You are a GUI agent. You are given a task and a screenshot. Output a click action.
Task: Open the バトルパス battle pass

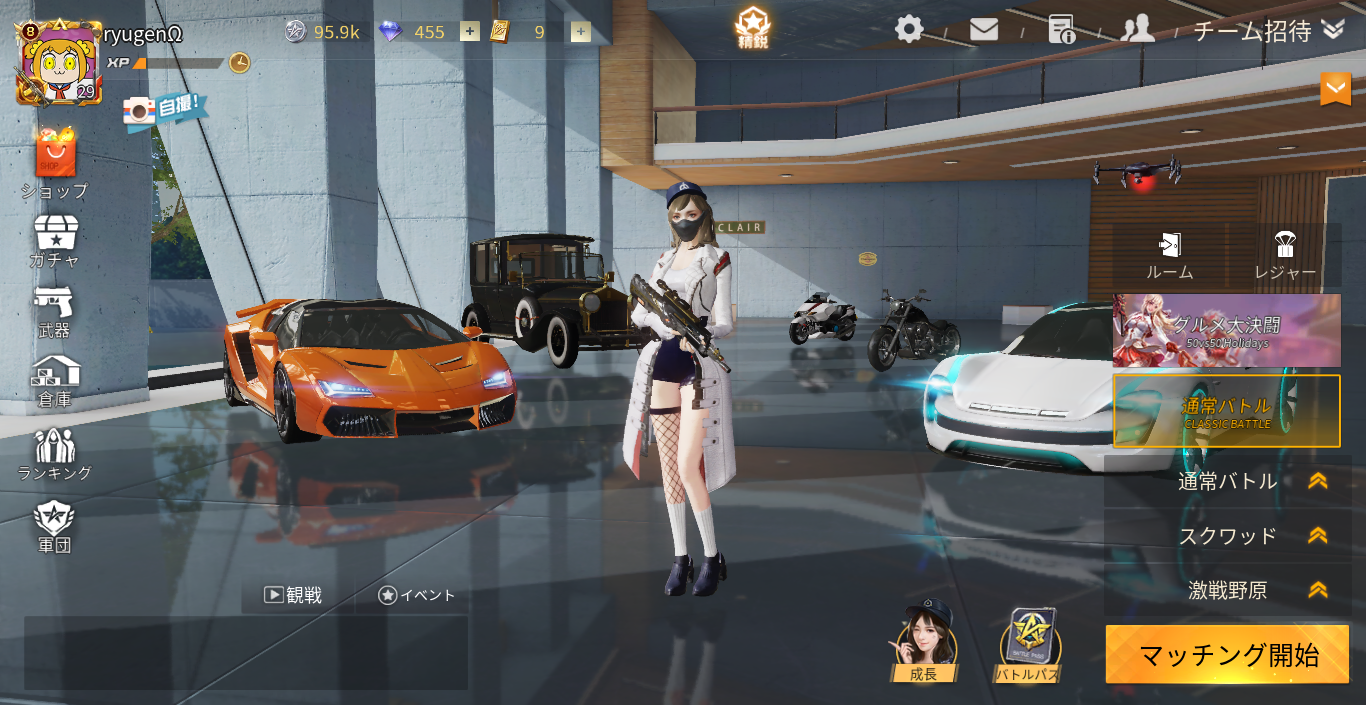pyautogui.click(x=1028, y=646)
